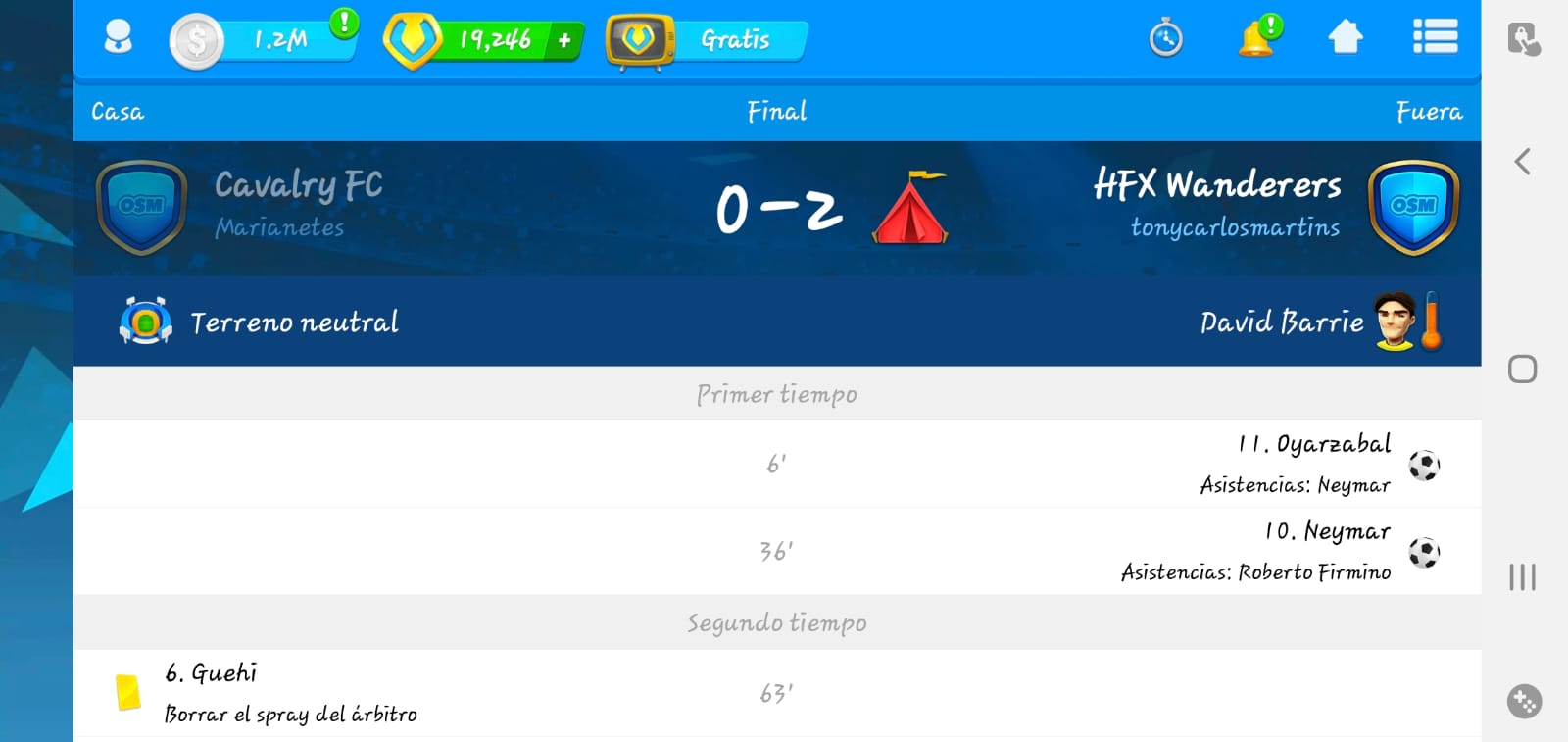The image size is (1568, 742).
Task: Open the stopwatch timers icon
Action: [x=1165, y=39]
